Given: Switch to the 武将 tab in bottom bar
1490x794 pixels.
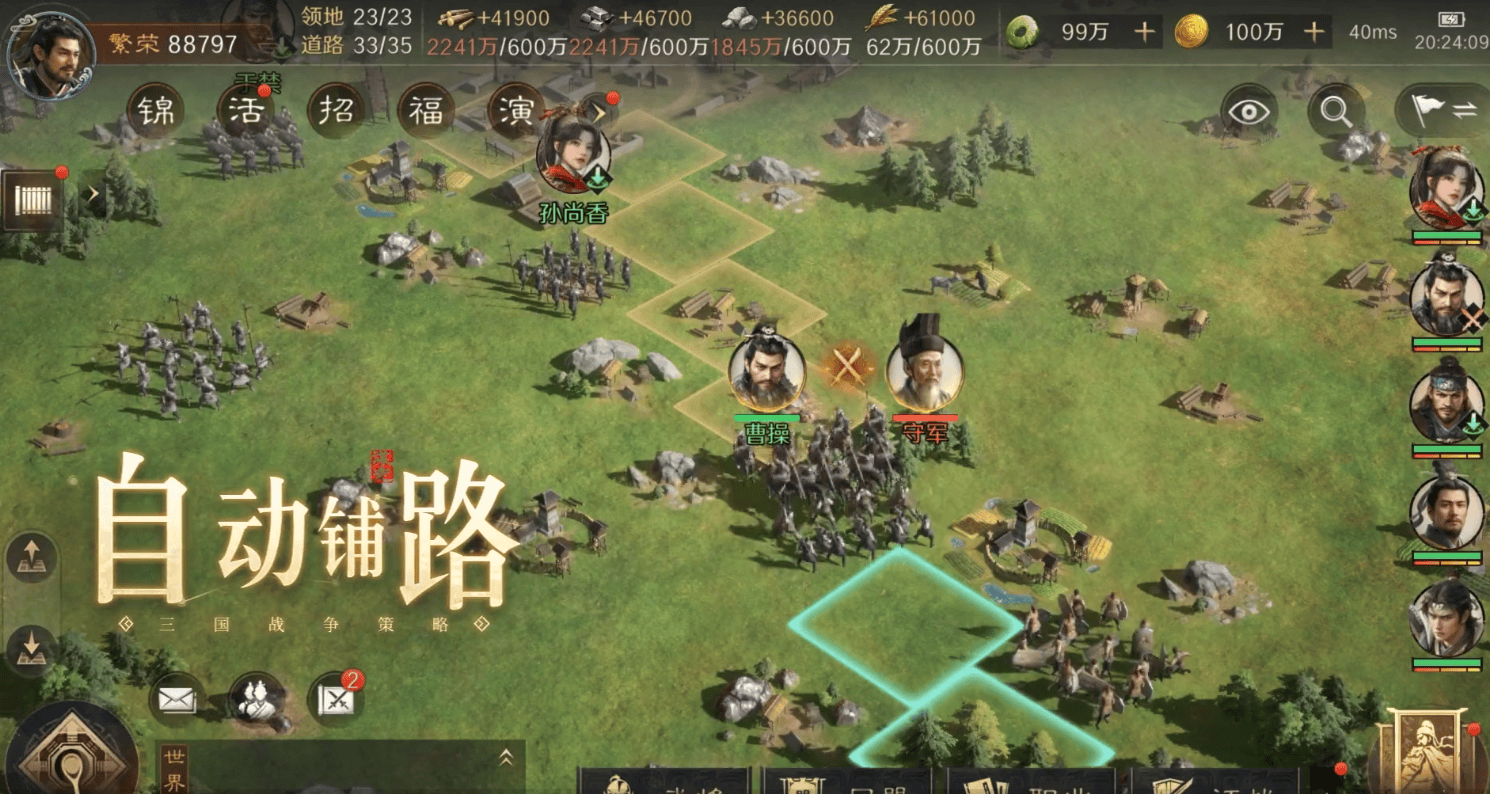Looking at the screenshot, I should point(660,785).
